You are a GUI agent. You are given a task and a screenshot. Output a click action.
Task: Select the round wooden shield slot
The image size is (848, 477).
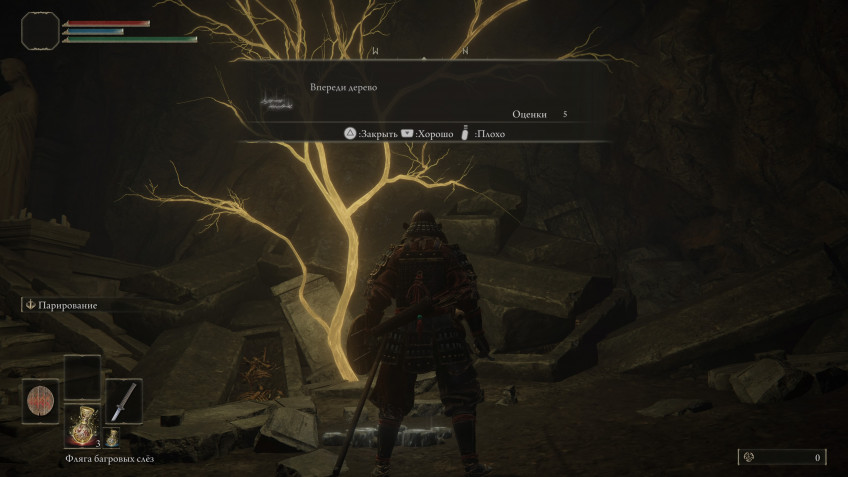(x=40, y=401)
